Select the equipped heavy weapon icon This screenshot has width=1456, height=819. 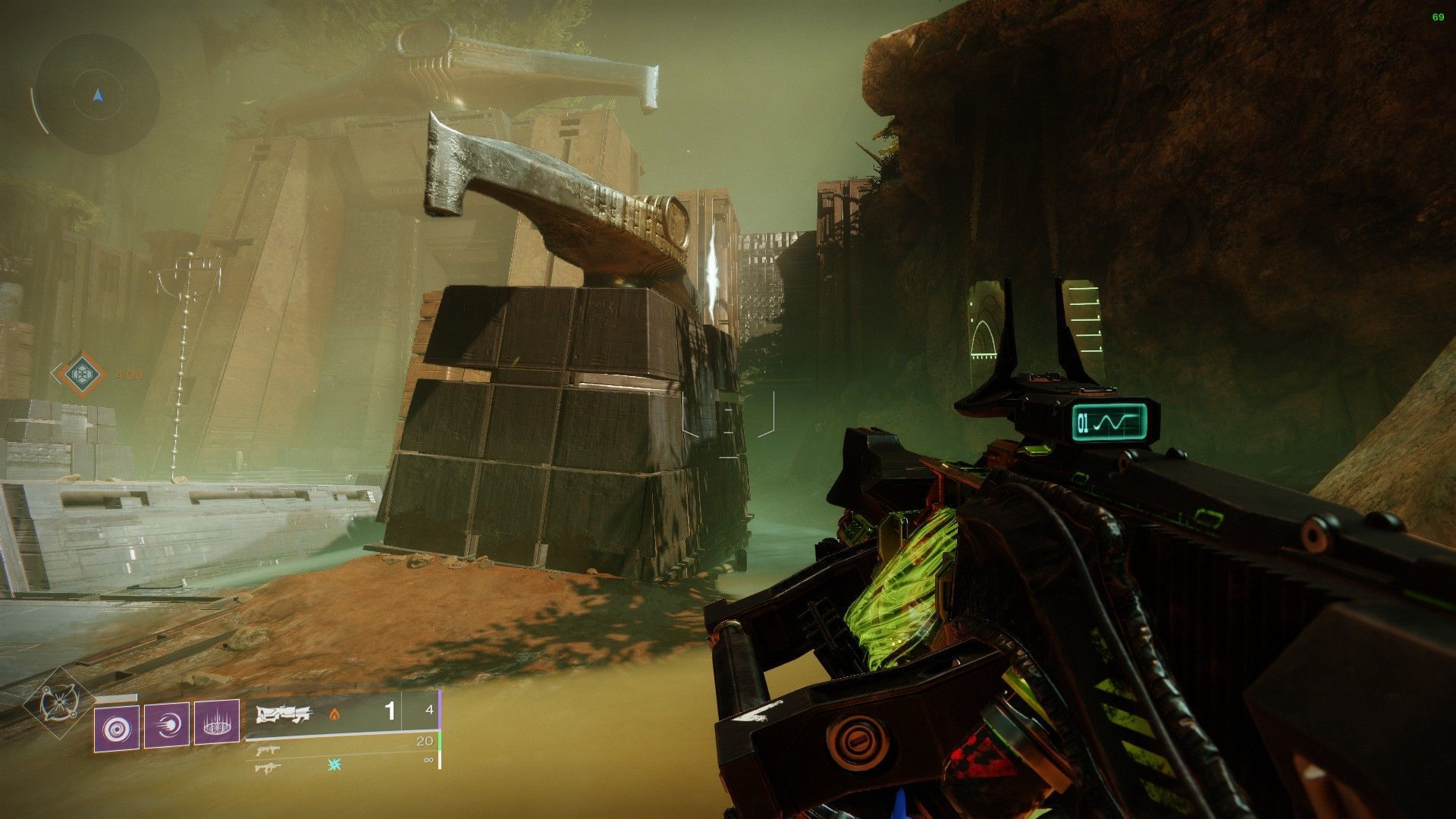pos(284,714)
